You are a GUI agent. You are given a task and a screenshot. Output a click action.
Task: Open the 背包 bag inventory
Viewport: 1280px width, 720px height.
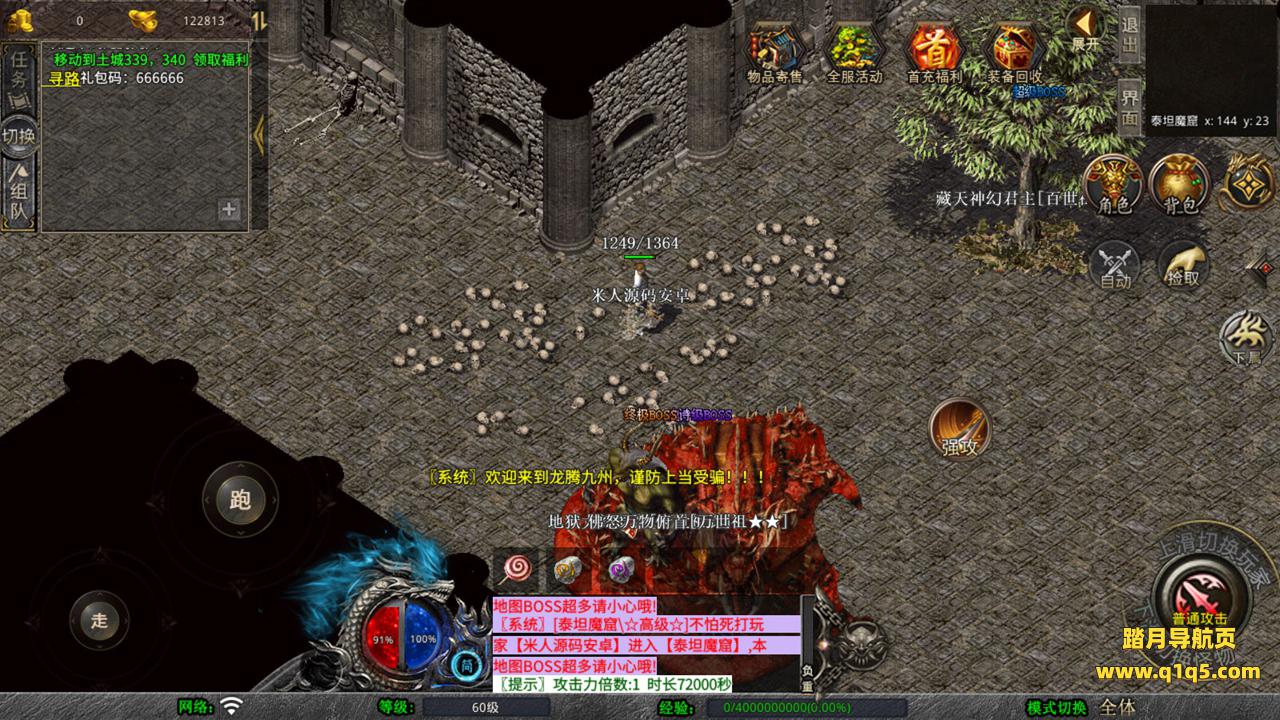(1180, 185)
